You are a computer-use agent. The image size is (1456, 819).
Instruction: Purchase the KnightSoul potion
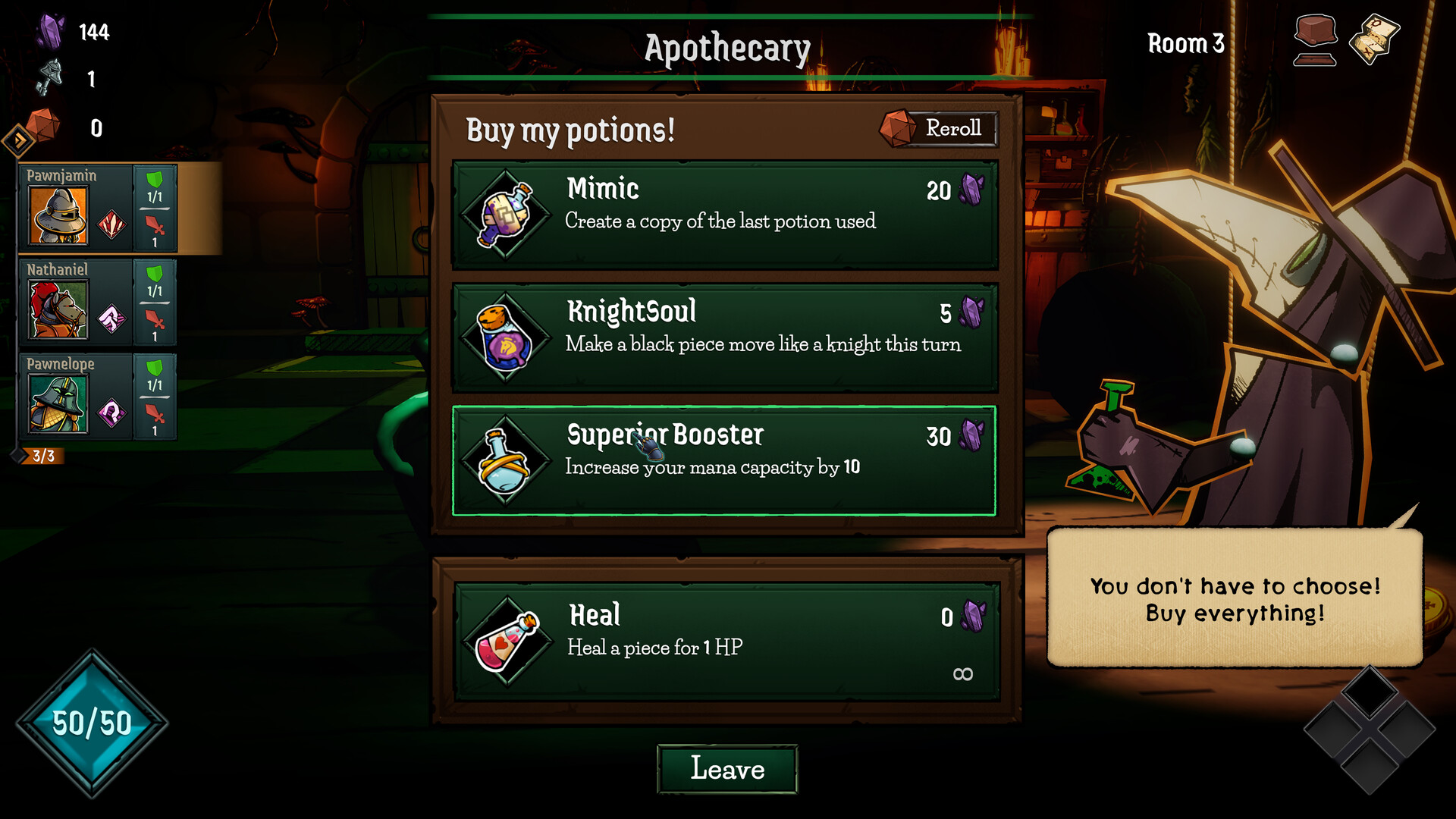pyautogui.click(x=724, y=337)
